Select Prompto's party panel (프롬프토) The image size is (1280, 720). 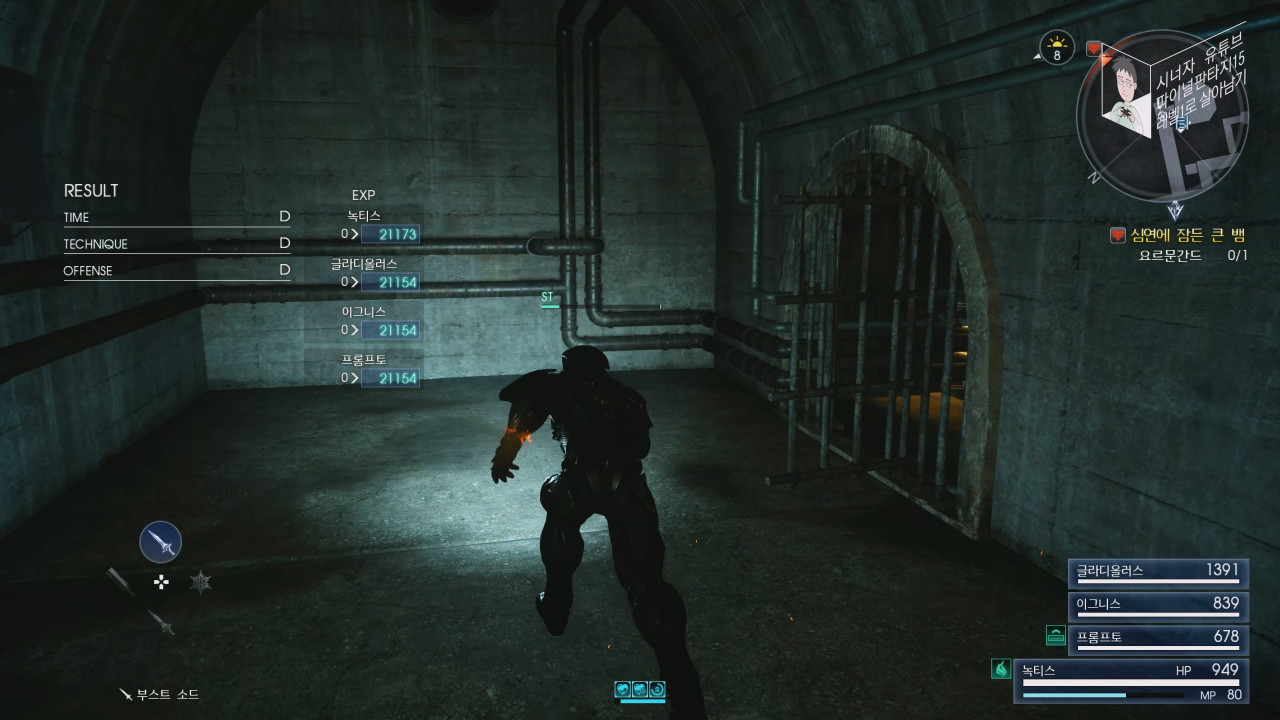tap(1158, 636)
